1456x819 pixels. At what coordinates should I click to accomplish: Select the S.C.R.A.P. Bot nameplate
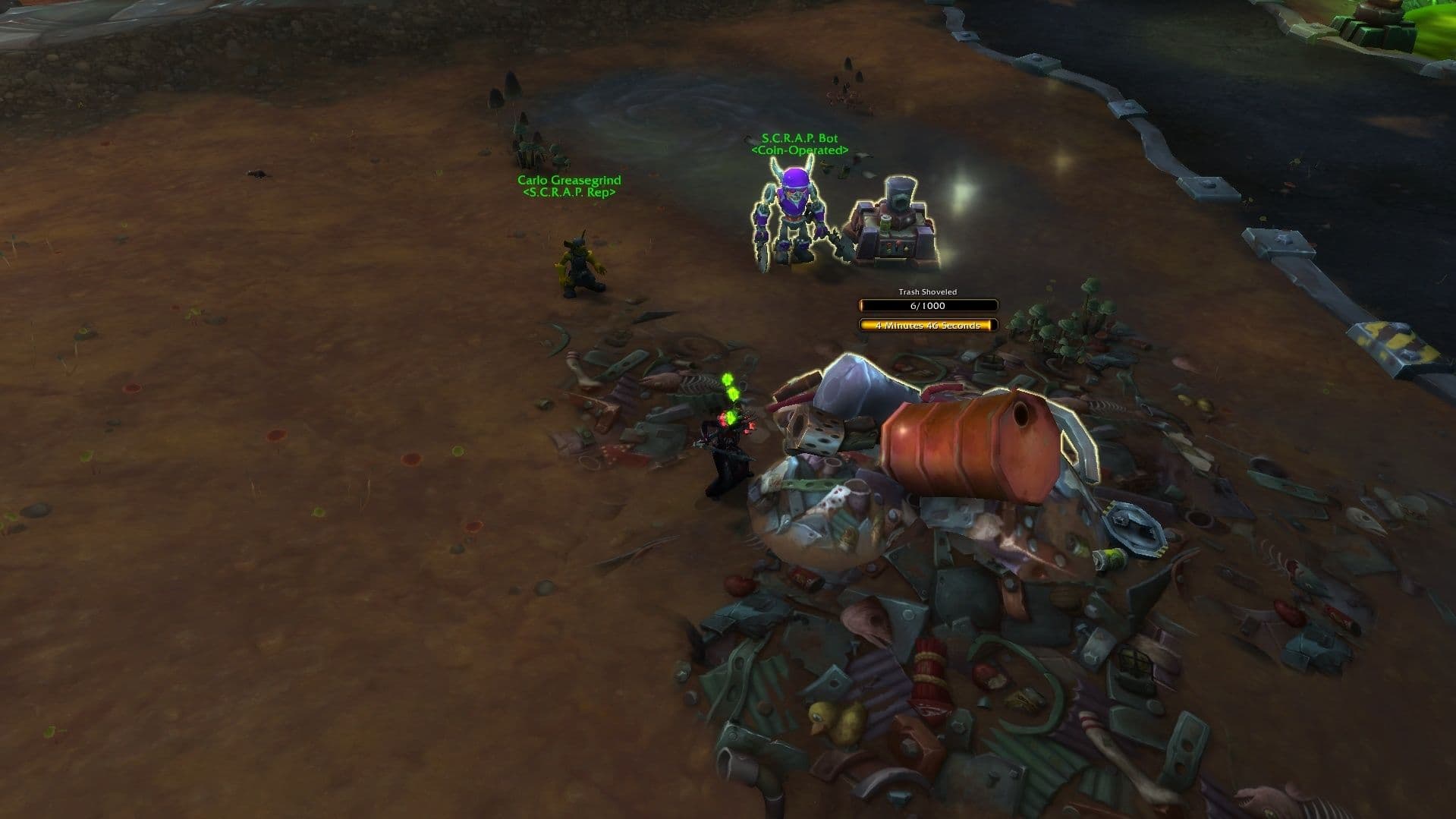pyautogui.click(x=800, y=139)
